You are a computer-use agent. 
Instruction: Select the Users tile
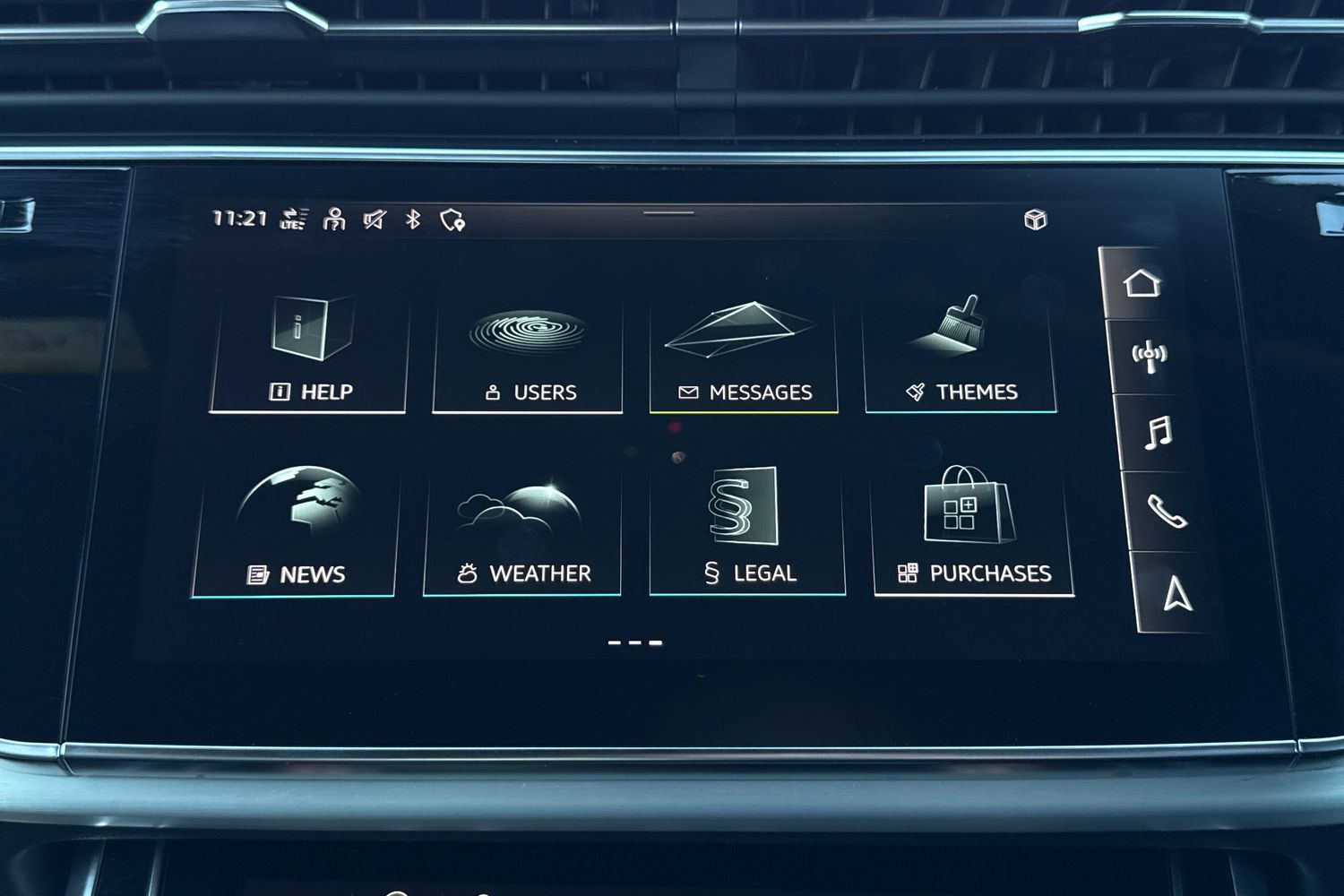point(528,356)
